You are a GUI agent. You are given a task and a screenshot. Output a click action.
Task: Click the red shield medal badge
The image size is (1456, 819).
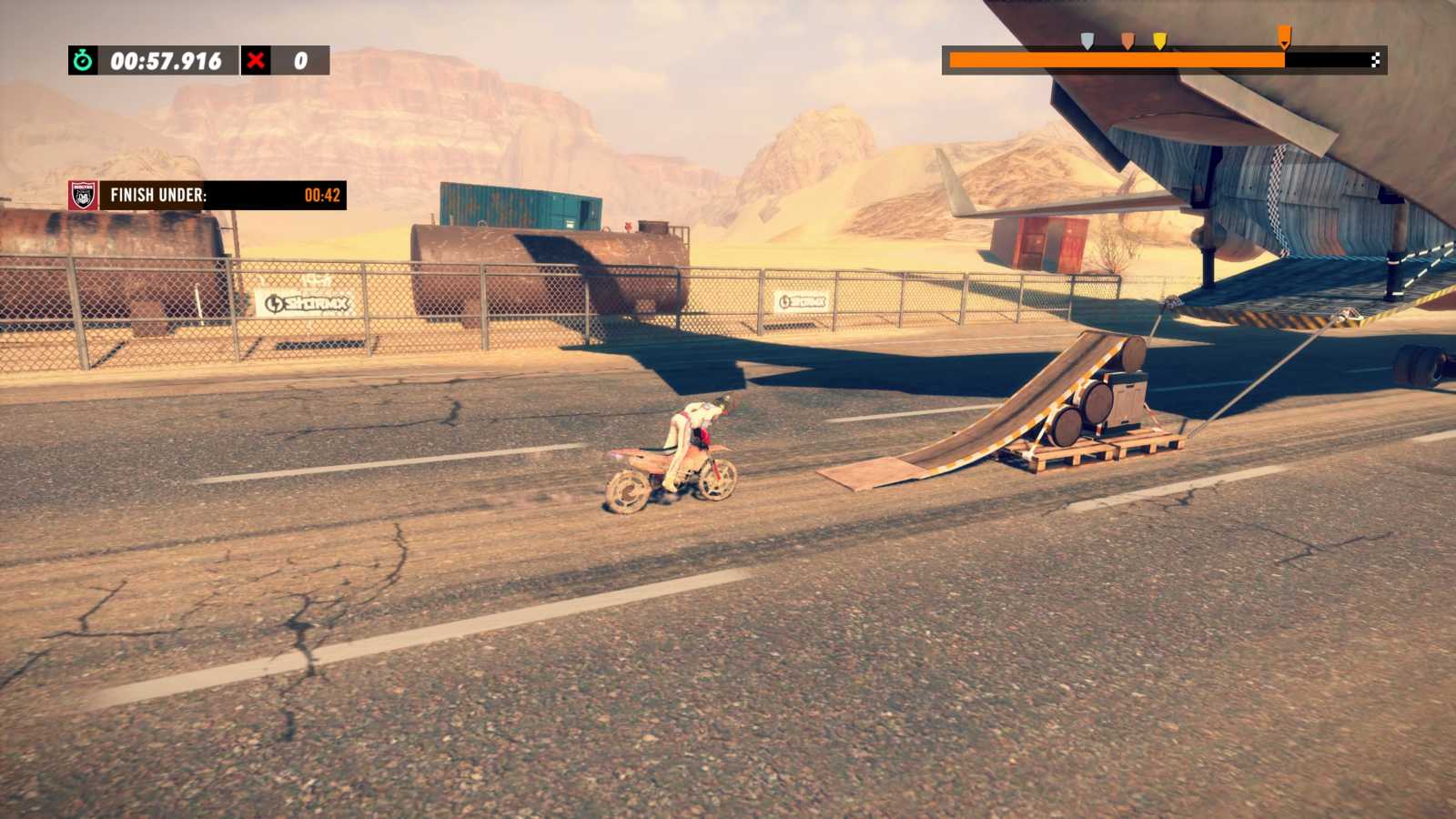tap(82, 195)
